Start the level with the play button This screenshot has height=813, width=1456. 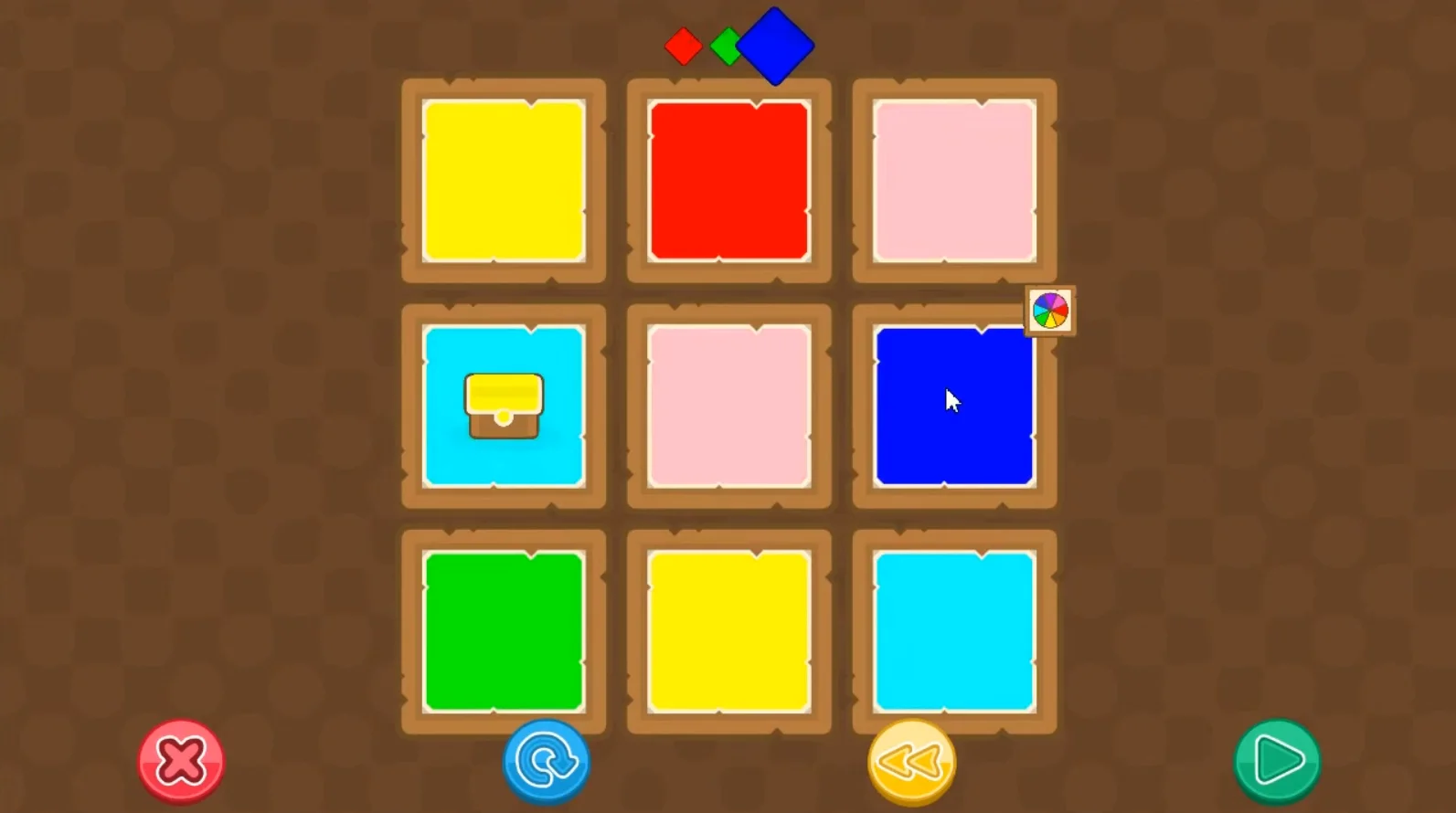(x=1276, y=761)
